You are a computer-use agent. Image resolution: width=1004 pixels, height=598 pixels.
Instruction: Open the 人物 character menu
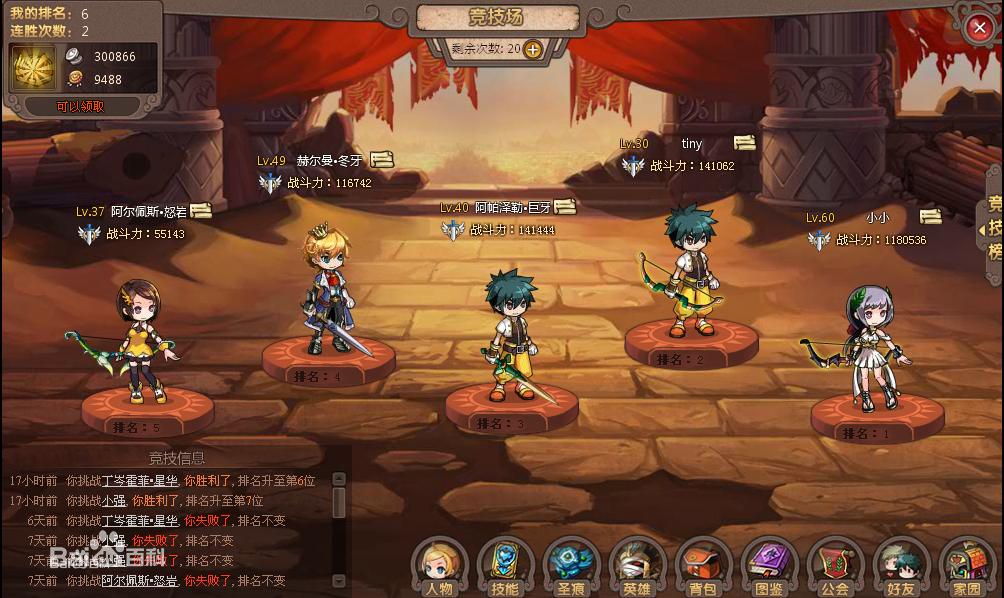click(439, 568)
